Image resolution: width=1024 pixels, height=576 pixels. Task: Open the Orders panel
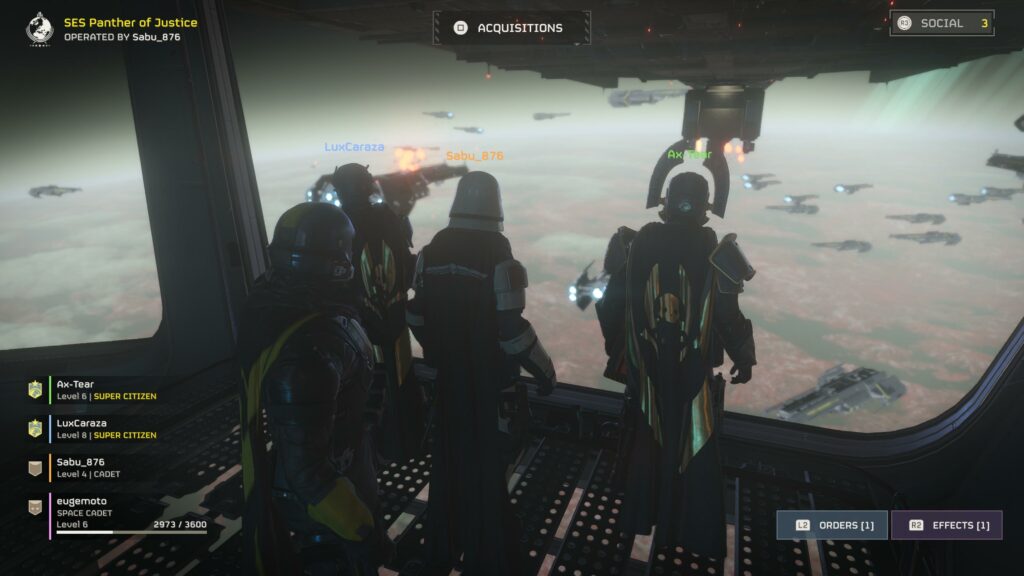[x=832, y=525]
